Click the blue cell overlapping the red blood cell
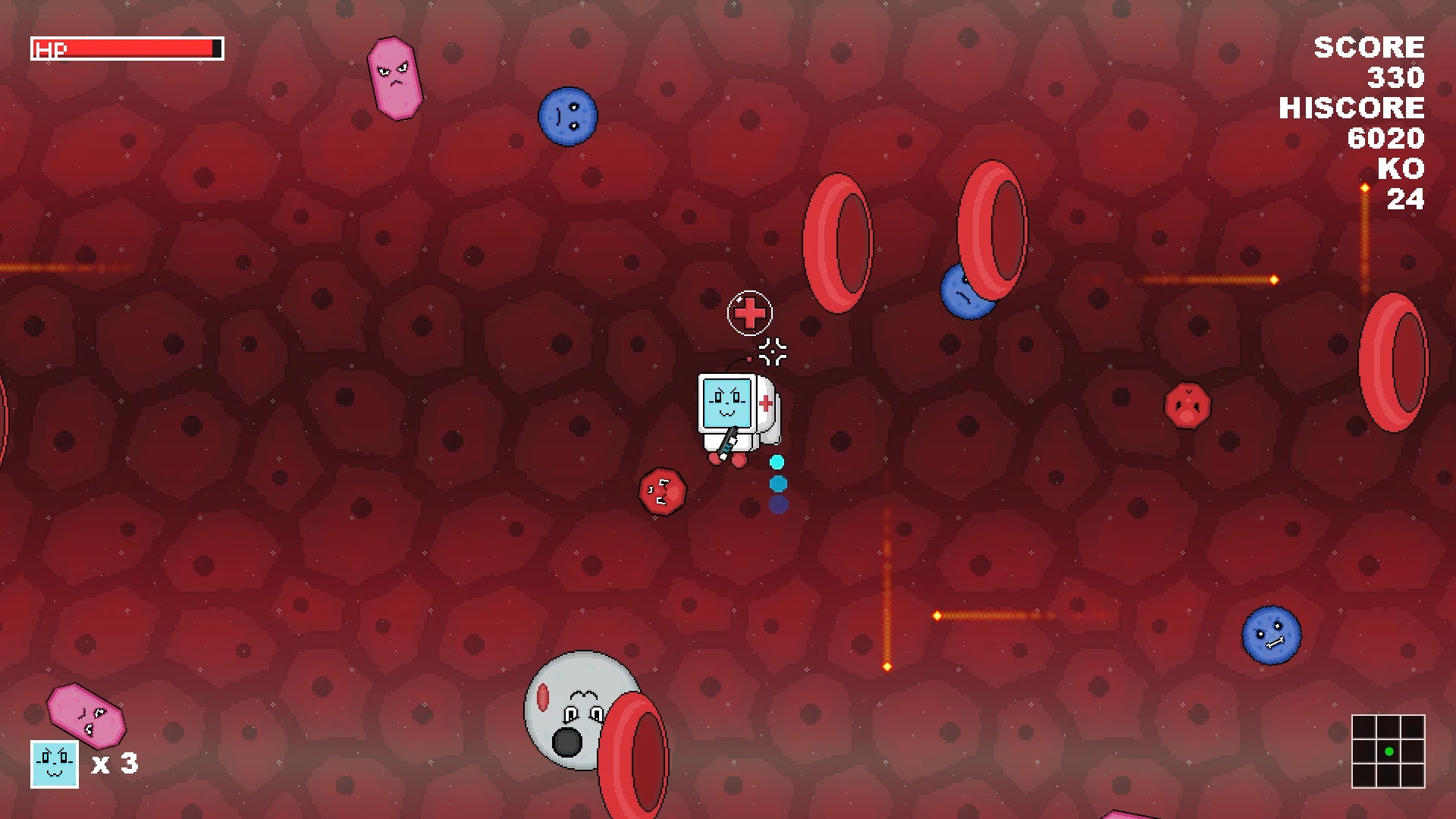1456x819 pixels. pos(967,292)
